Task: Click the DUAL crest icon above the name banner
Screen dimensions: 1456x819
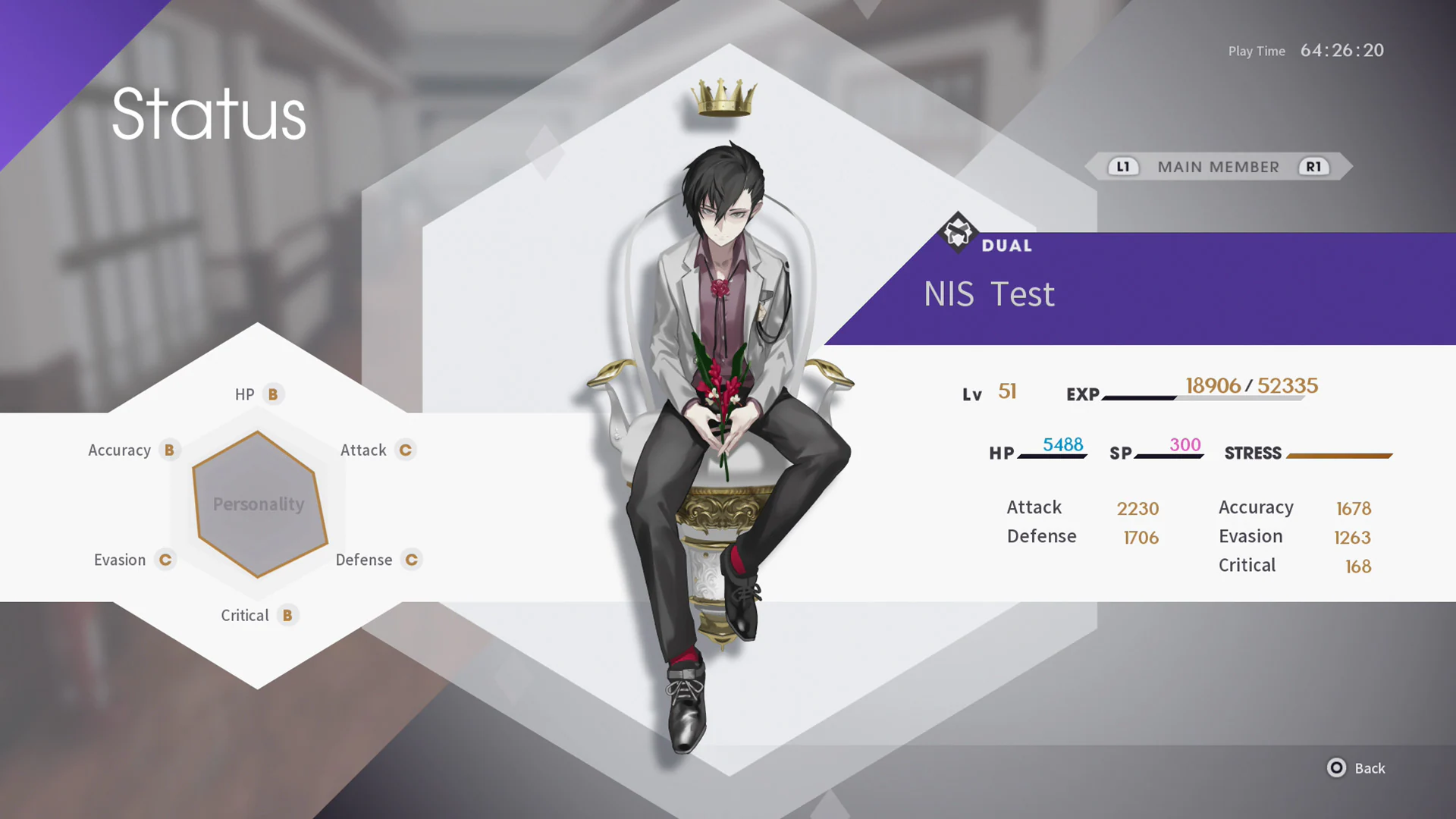Action: (958, 234)
